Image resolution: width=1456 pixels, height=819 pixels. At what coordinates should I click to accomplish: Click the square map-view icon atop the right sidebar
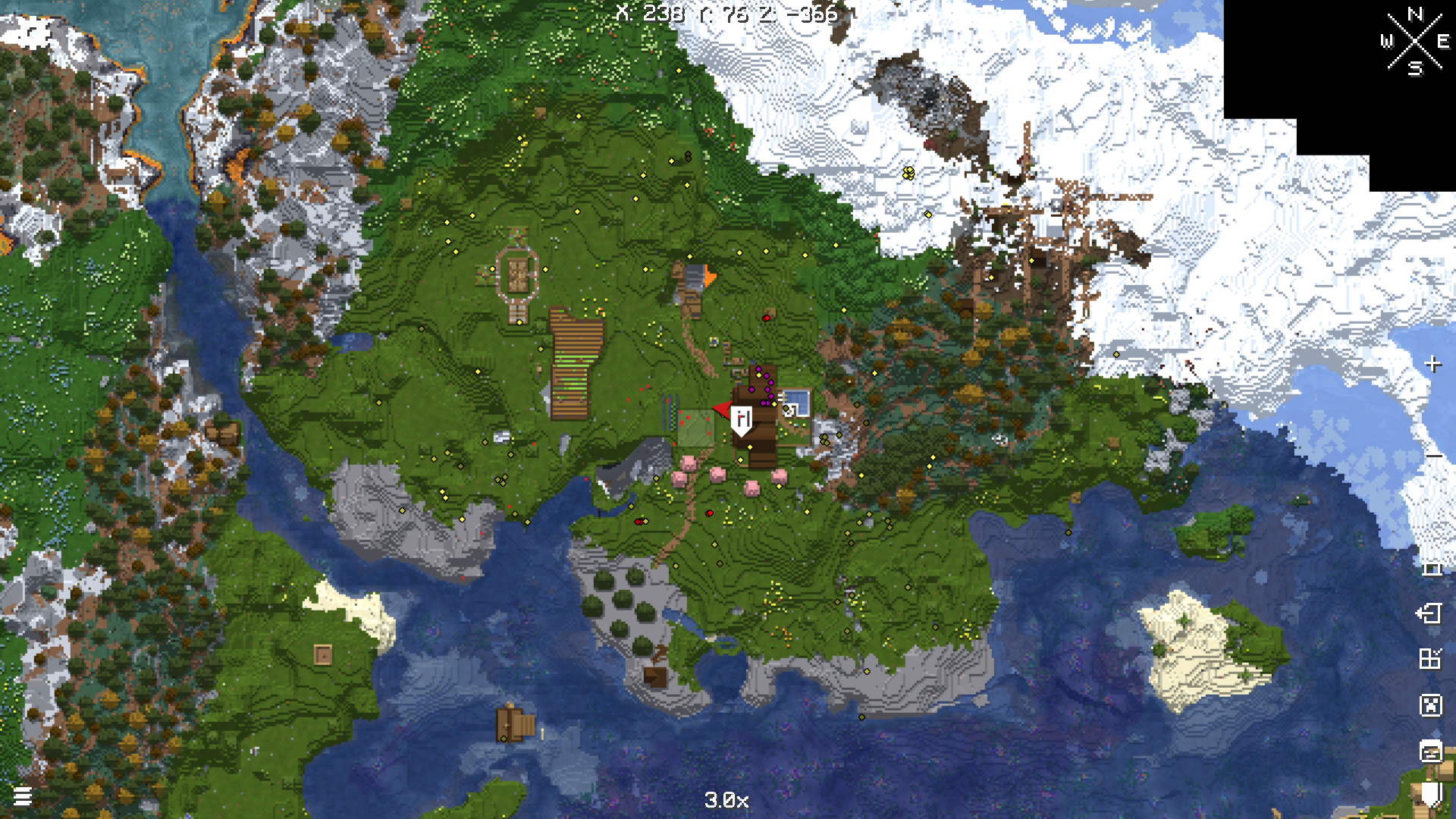(1432, 570)
